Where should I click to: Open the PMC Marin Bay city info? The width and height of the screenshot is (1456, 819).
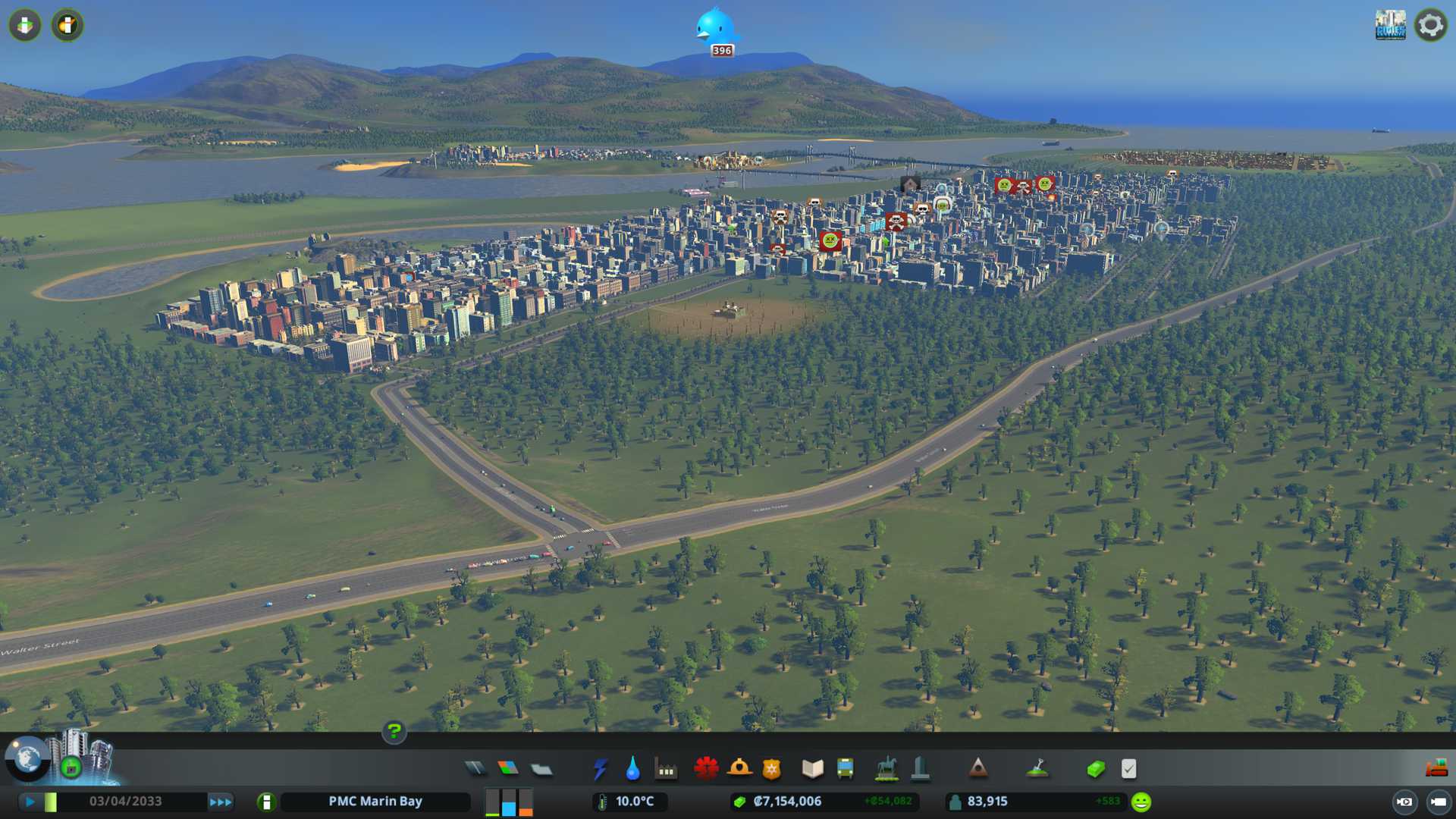(x=375, y=802)
